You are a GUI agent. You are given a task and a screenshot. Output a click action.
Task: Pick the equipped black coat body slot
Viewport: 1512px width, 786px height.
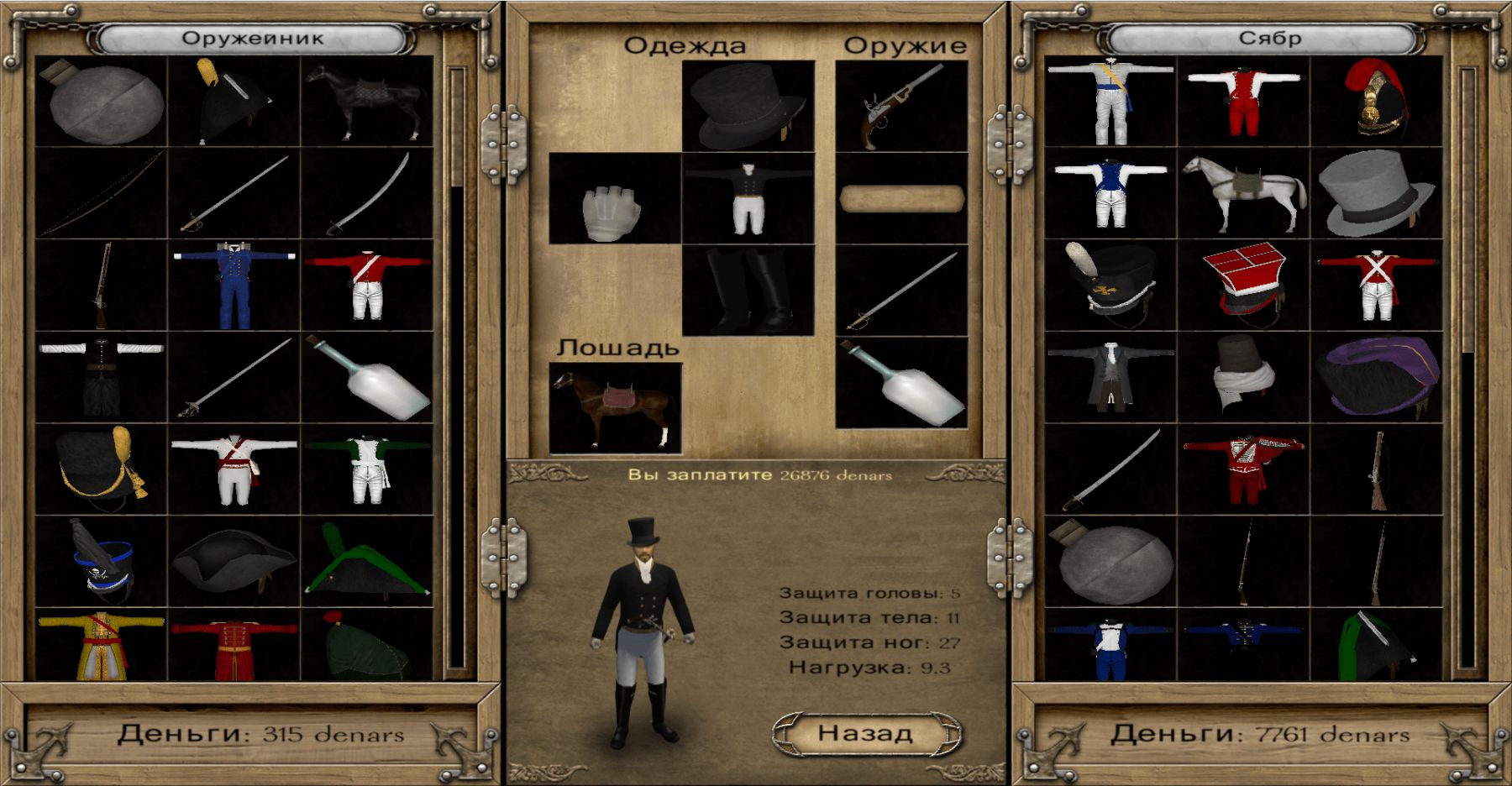(x=748, y=199)
